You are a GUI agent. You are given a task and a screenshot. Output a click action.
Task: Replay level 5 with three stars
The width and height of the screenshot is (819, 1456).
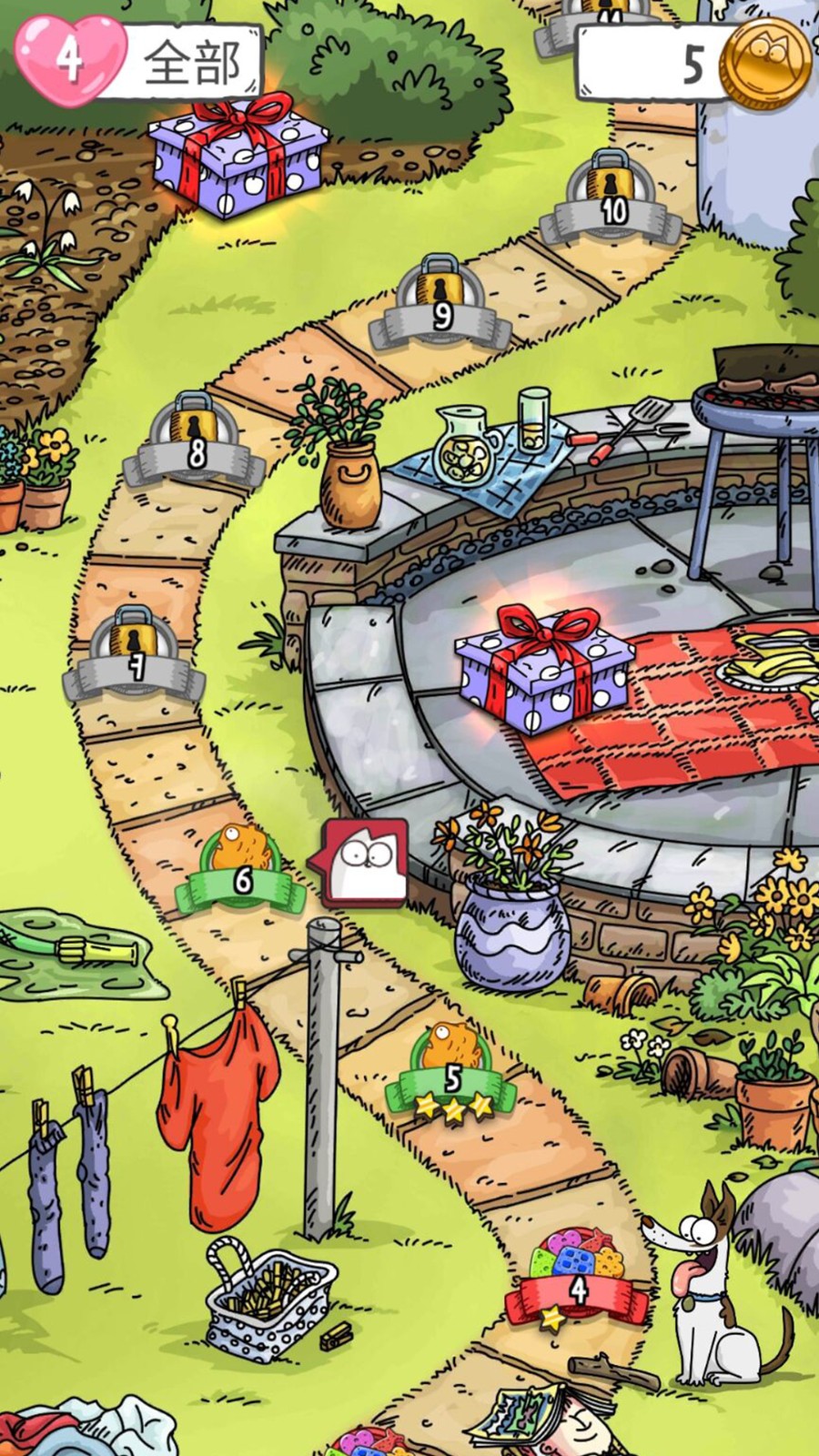(452, 1072)
